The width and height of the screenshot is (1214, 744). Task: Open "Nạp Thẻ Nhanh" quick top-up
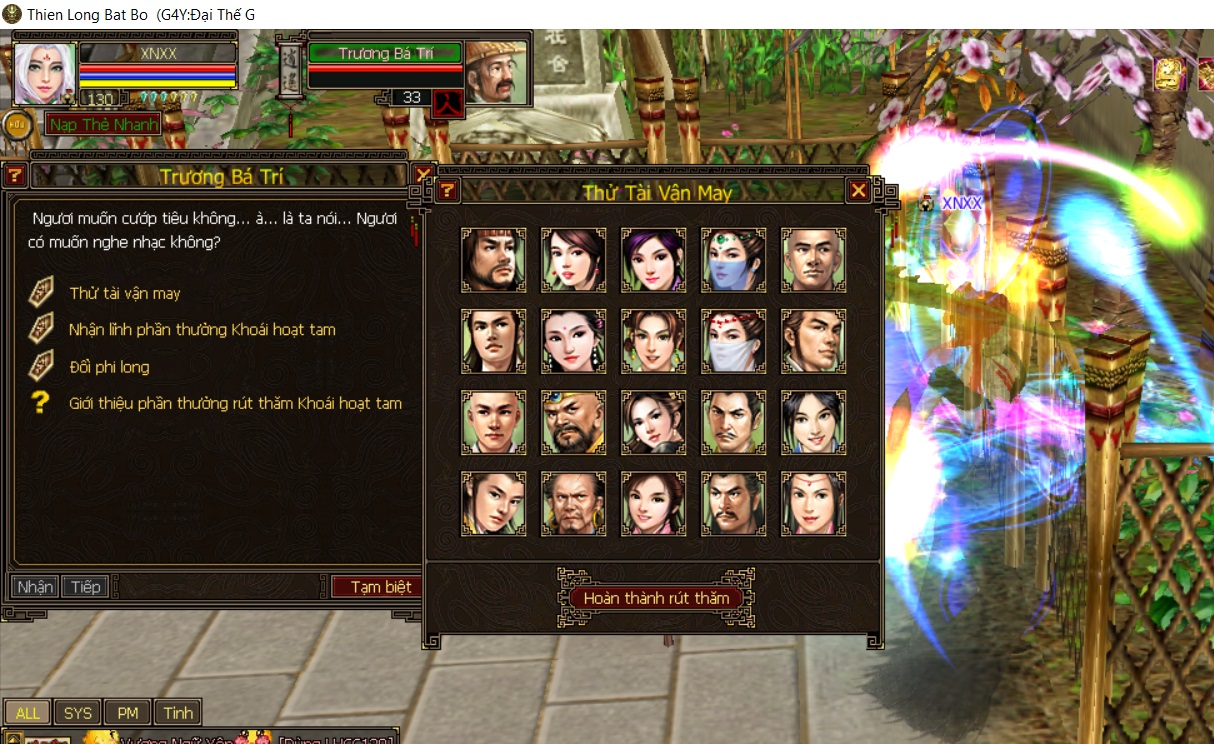click(x=102, y=125)
